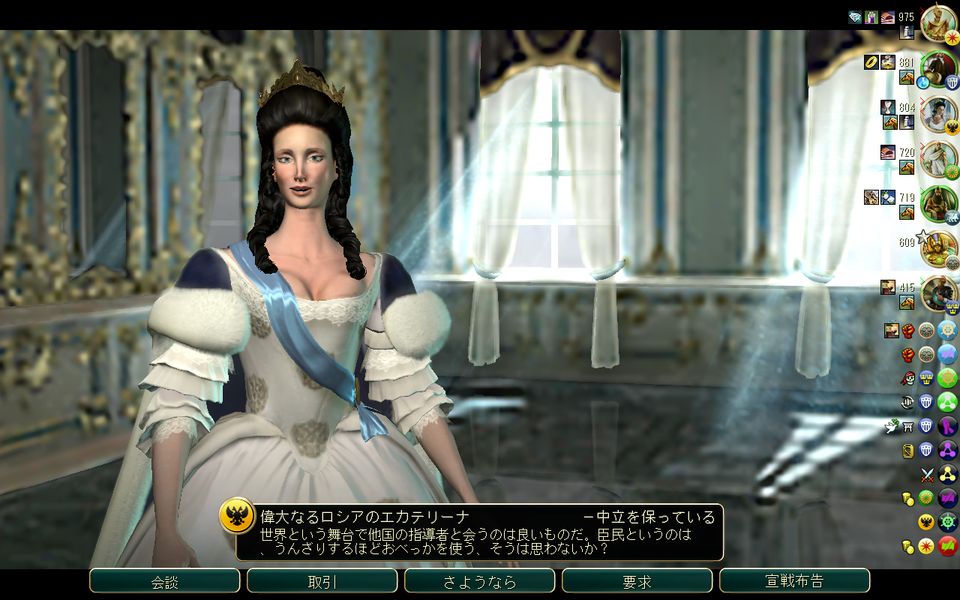Click the starred leader portrait scoring 609
Image resolution: width=960 pixels, height=600 pixels.
pos(938,248)
